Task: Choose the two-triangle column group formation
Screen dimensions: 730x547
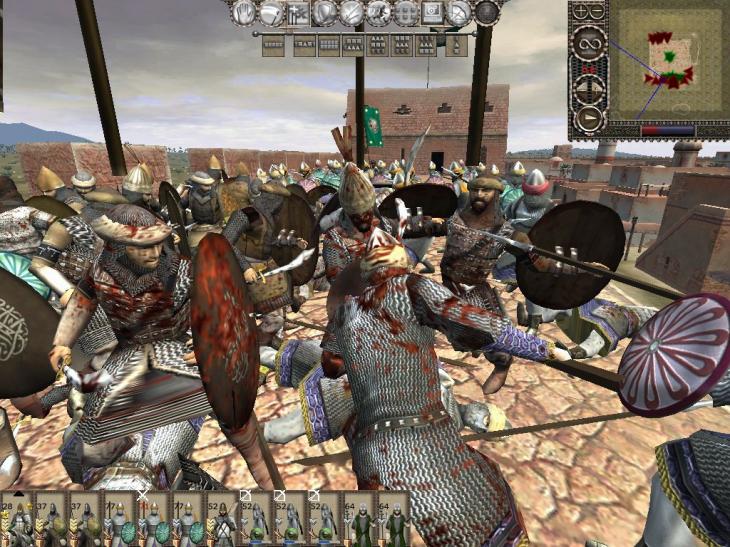Action: pos(456,45)
